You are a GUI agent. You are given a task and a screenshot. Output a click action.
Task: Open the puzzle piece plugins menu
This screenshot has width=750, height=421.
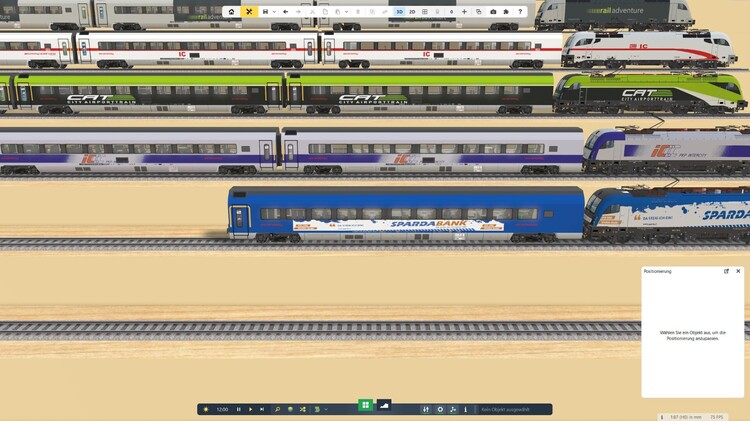[x=506, y=12]
